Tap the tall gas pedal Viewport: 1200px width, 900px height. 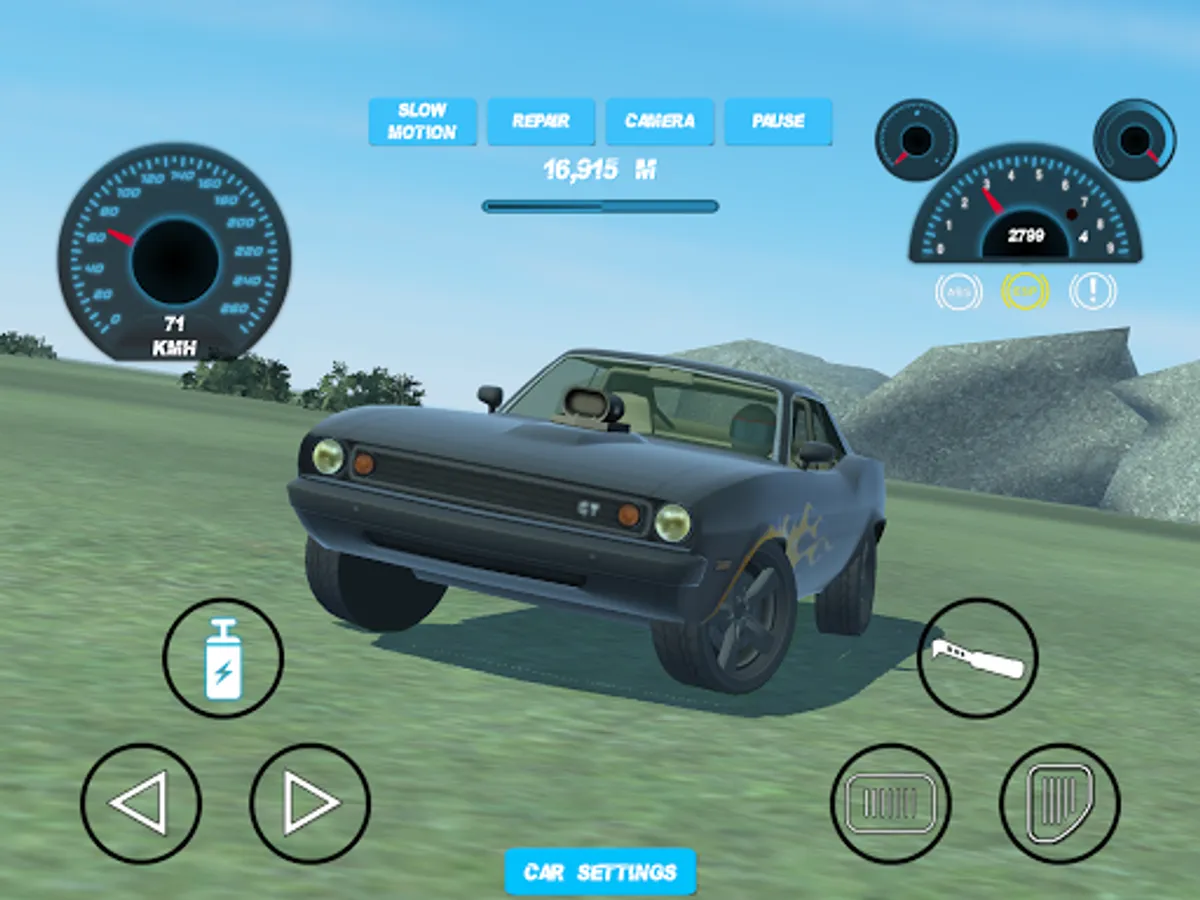1060,803
